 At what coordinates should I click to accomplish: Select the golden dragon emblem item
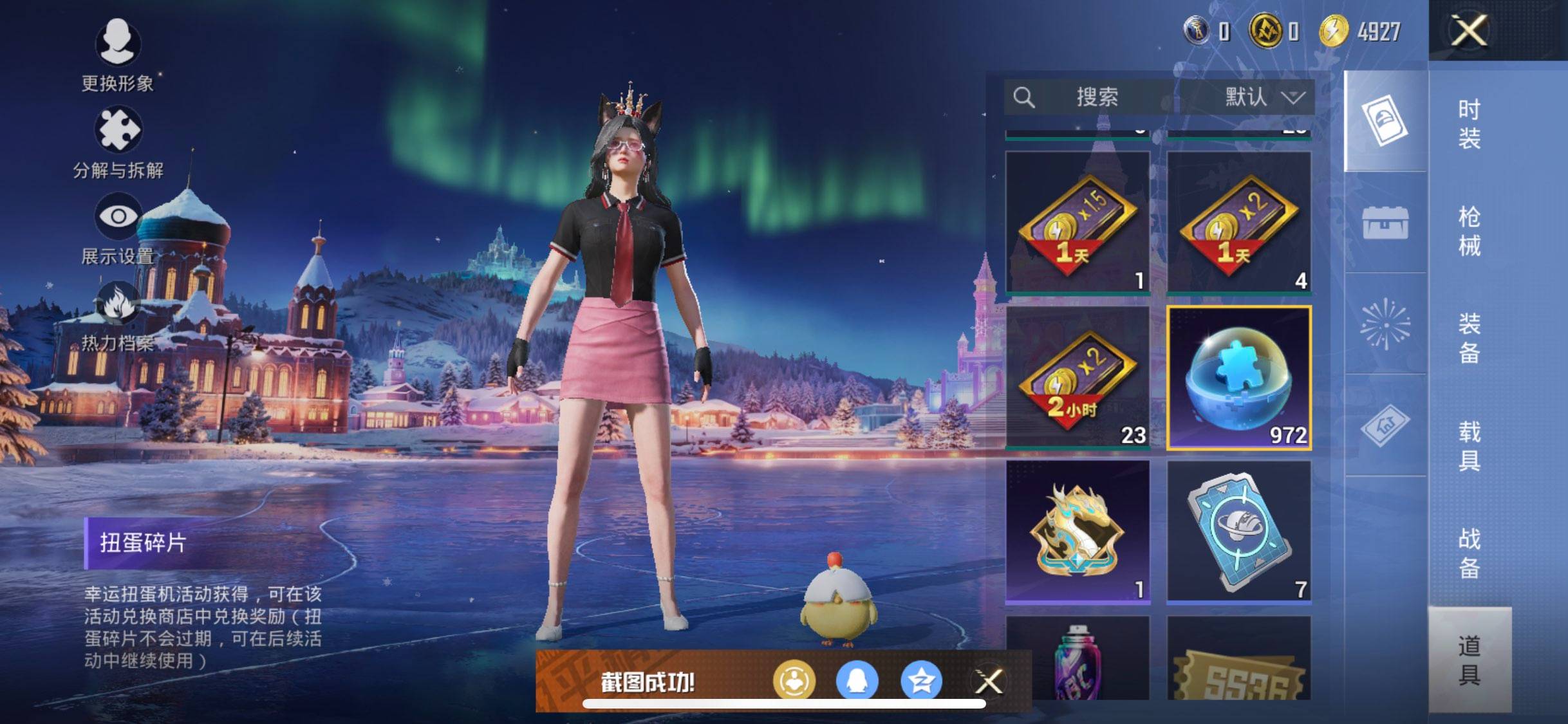click(1078, 531)
